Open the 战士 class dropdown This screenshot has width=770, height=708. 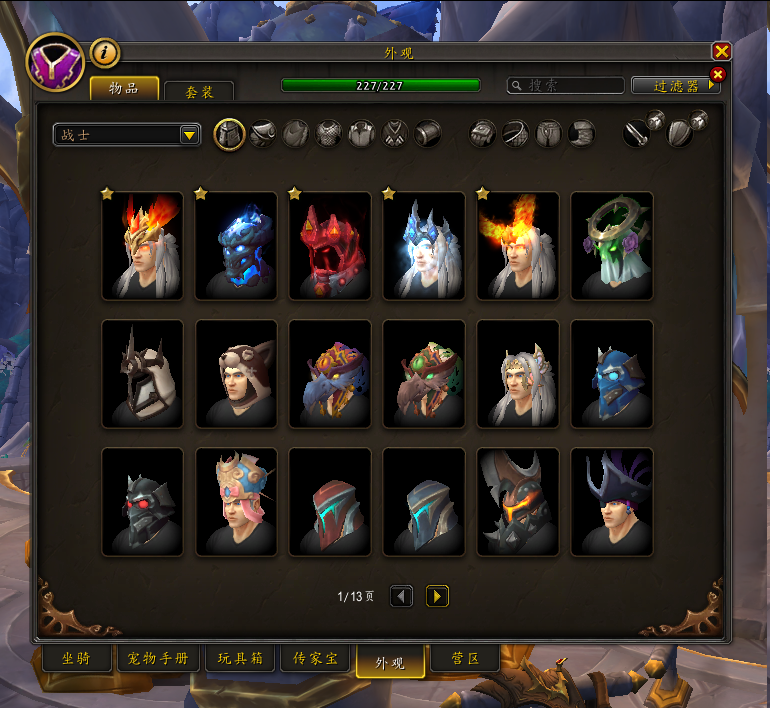pyautogui.click(x=190, y=135)
